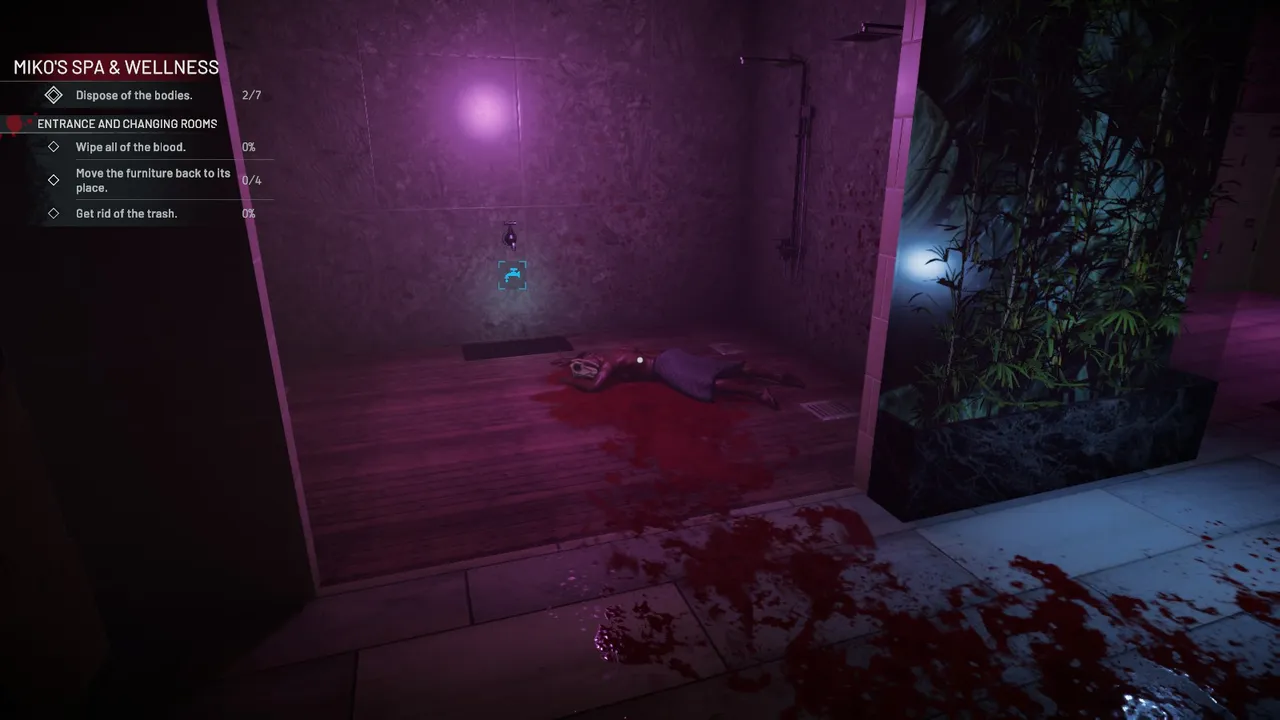Select the diamond icon next to Wipe all of the blood
Image resolution: width=1280 pixels, height=720 pixels.
(x=53, y=146)
